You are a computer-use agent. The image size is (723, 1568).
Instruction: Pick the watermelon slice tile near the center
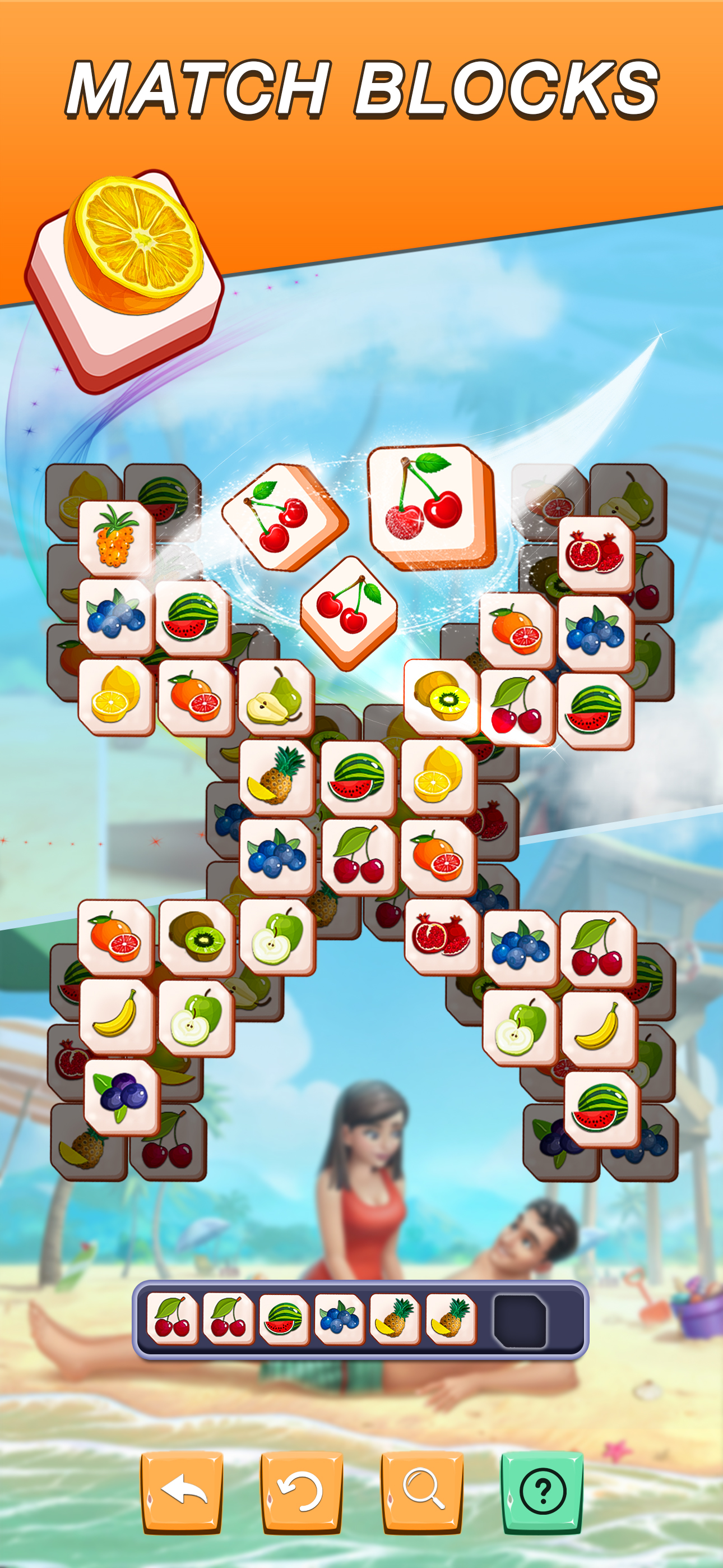[359, 776]
